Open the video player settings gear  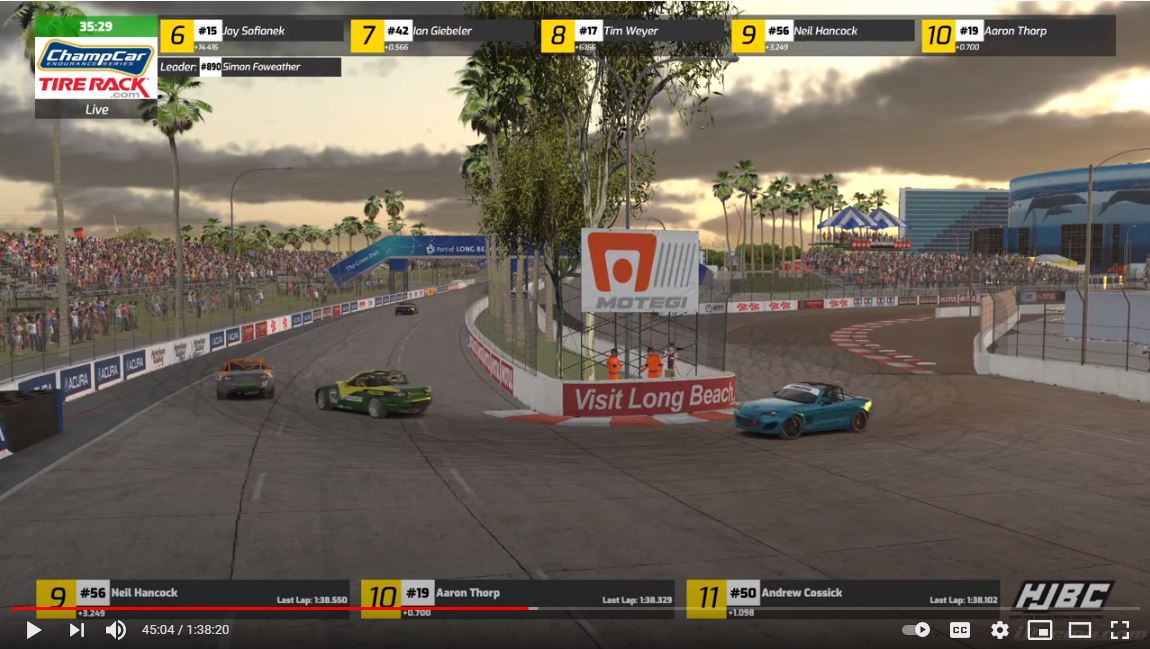pos(999,630)
